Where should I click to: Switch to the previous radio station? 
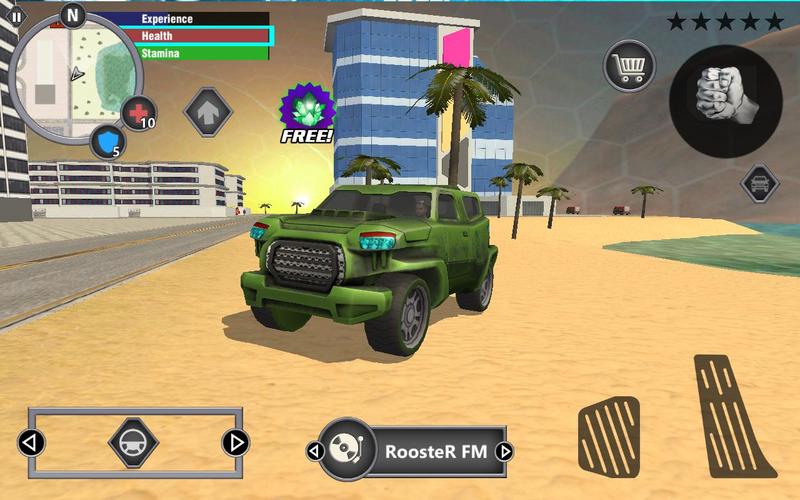313,451
